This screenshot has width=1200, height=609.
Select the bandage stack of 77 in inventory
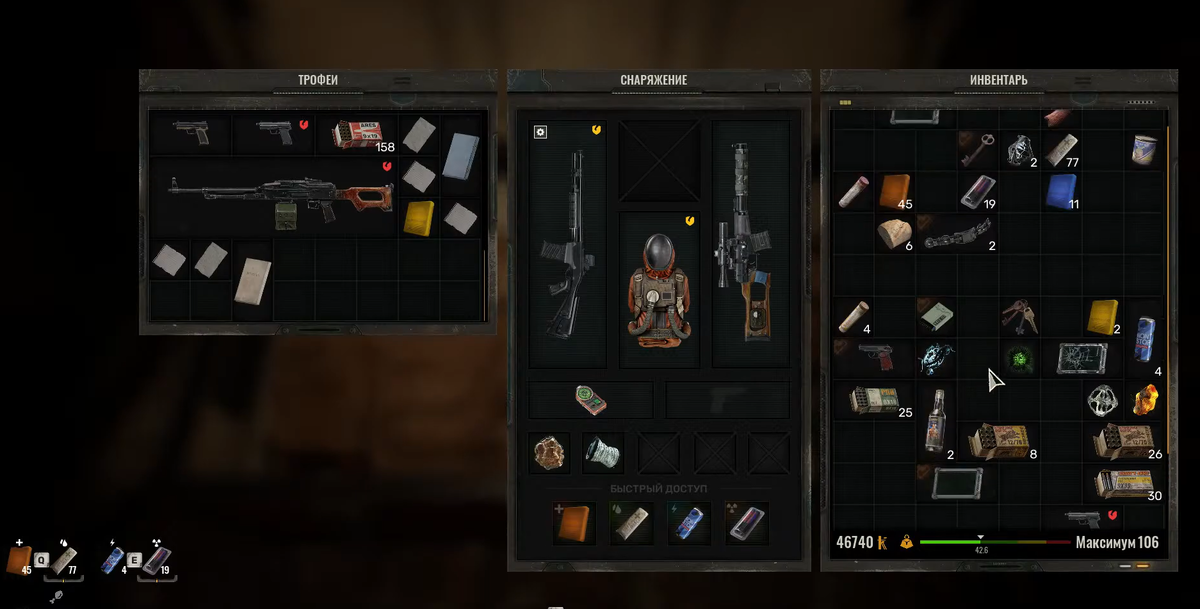(x=1060, y=150)
